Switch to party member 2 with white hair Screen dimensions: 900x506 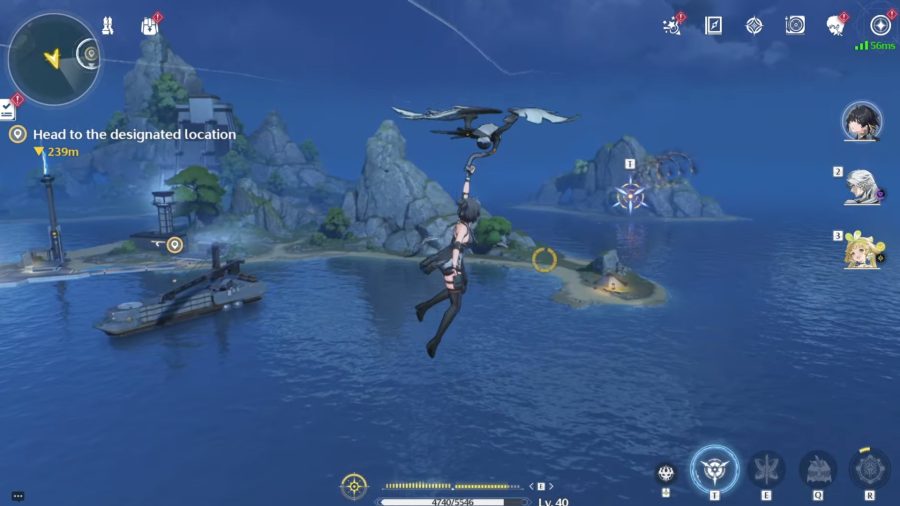tap(861, 186)
